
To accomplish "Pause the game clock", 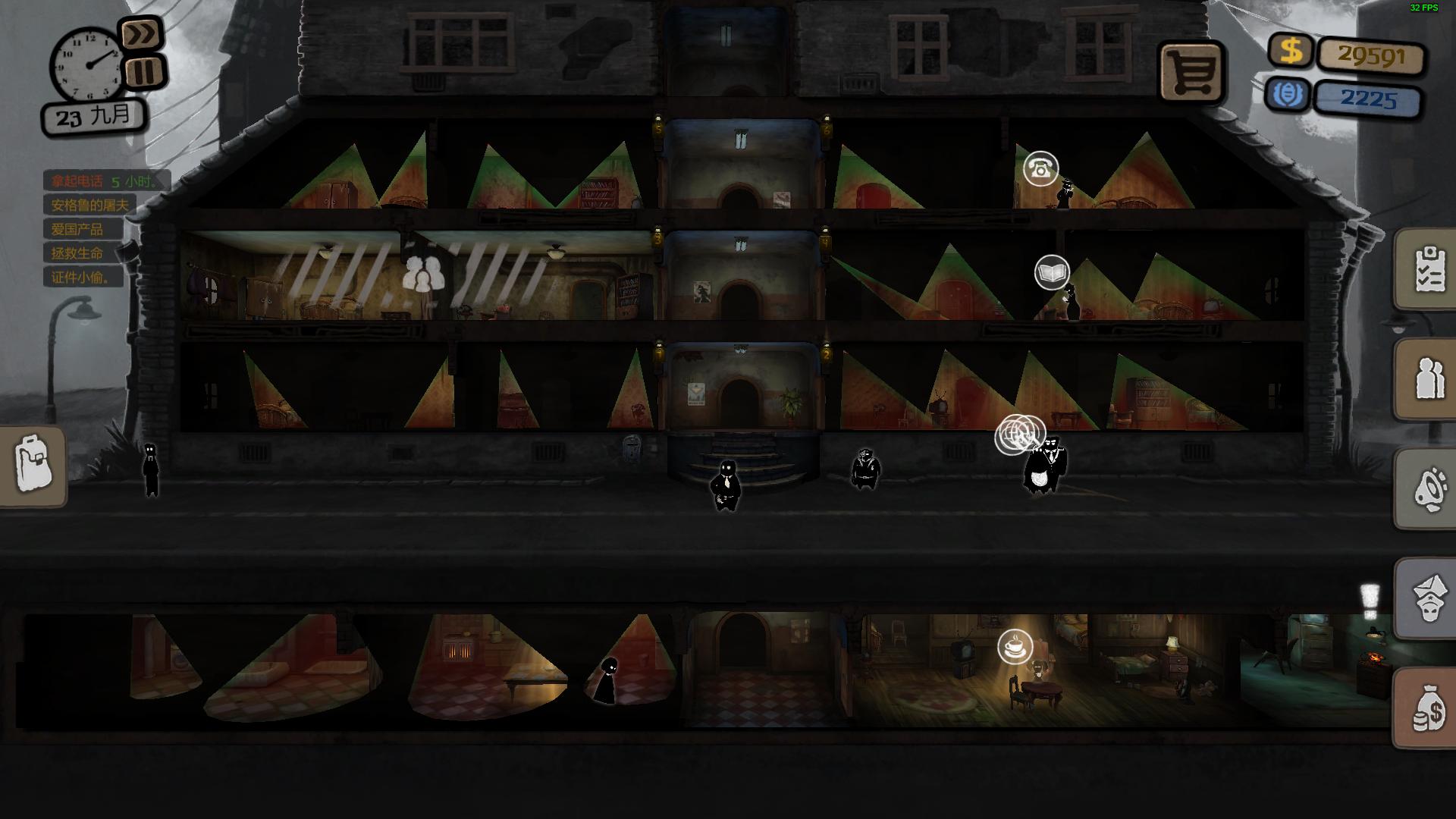I will (144, 72).
